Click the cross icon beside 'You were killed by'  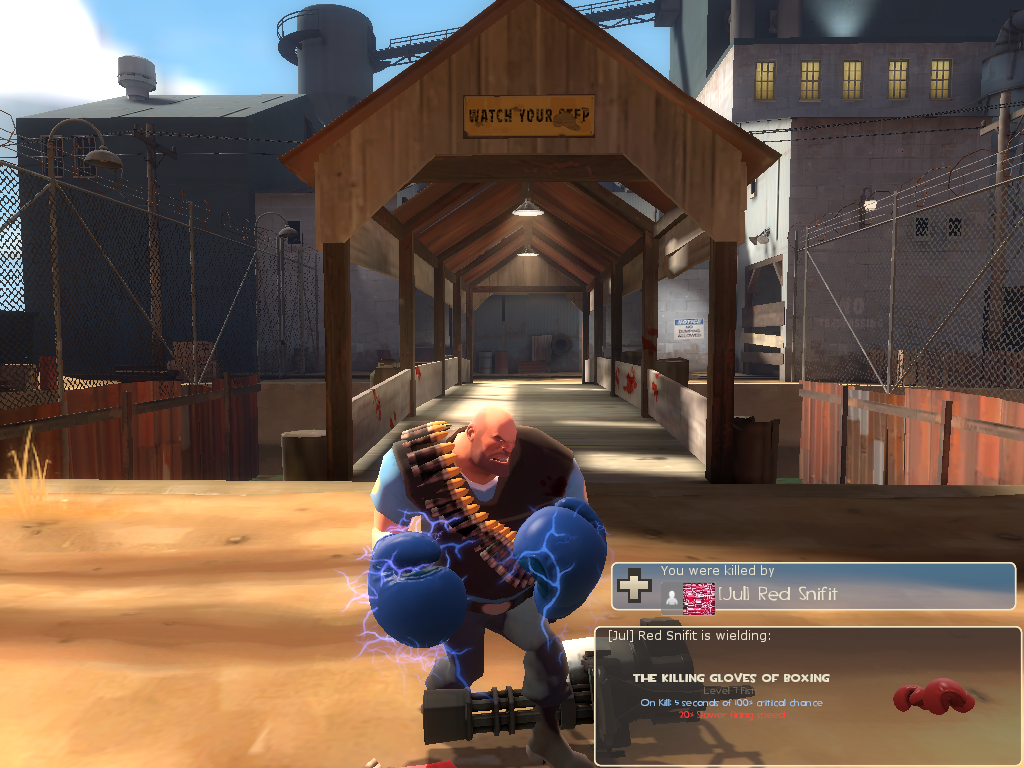pyautogui.click(x=634, y=586)
